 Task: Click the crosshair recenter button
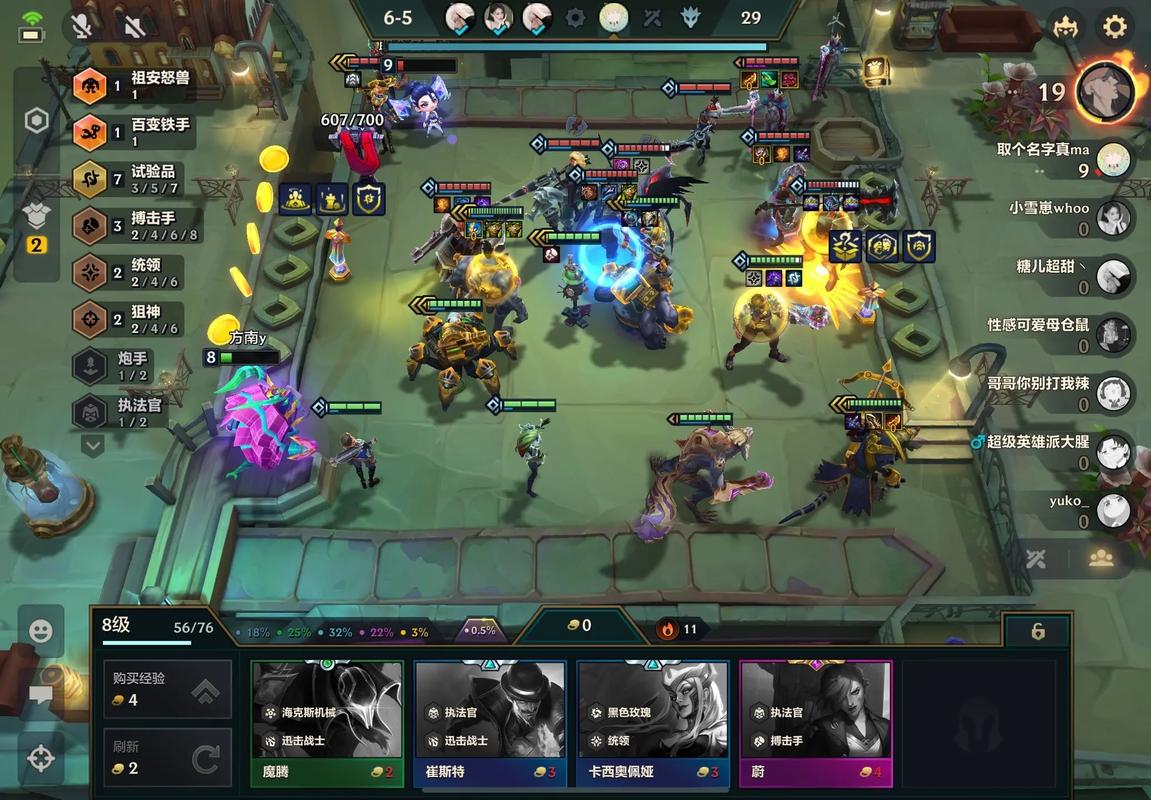coord(41,758)
